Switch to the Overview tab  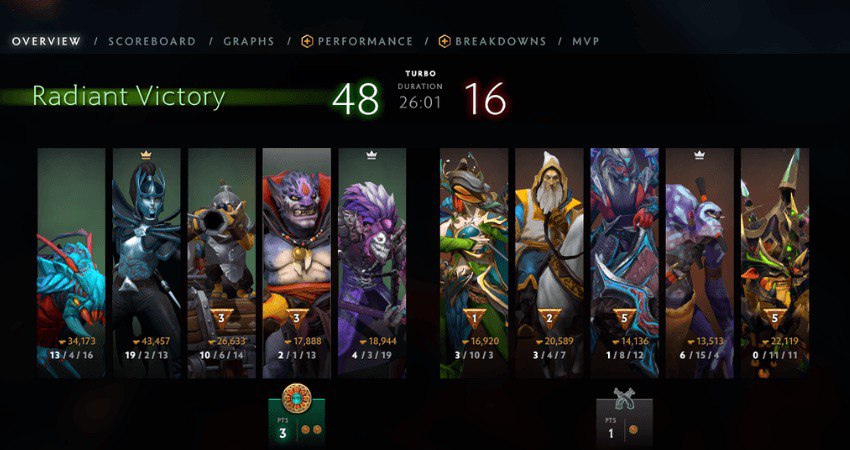tap(46, 42)
